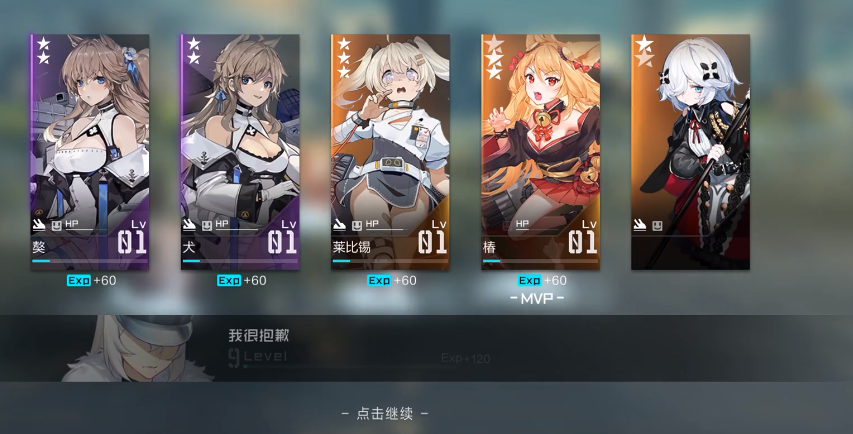Select the 葵 character card
The image size is (853, 434).
[x=89, y=152]
